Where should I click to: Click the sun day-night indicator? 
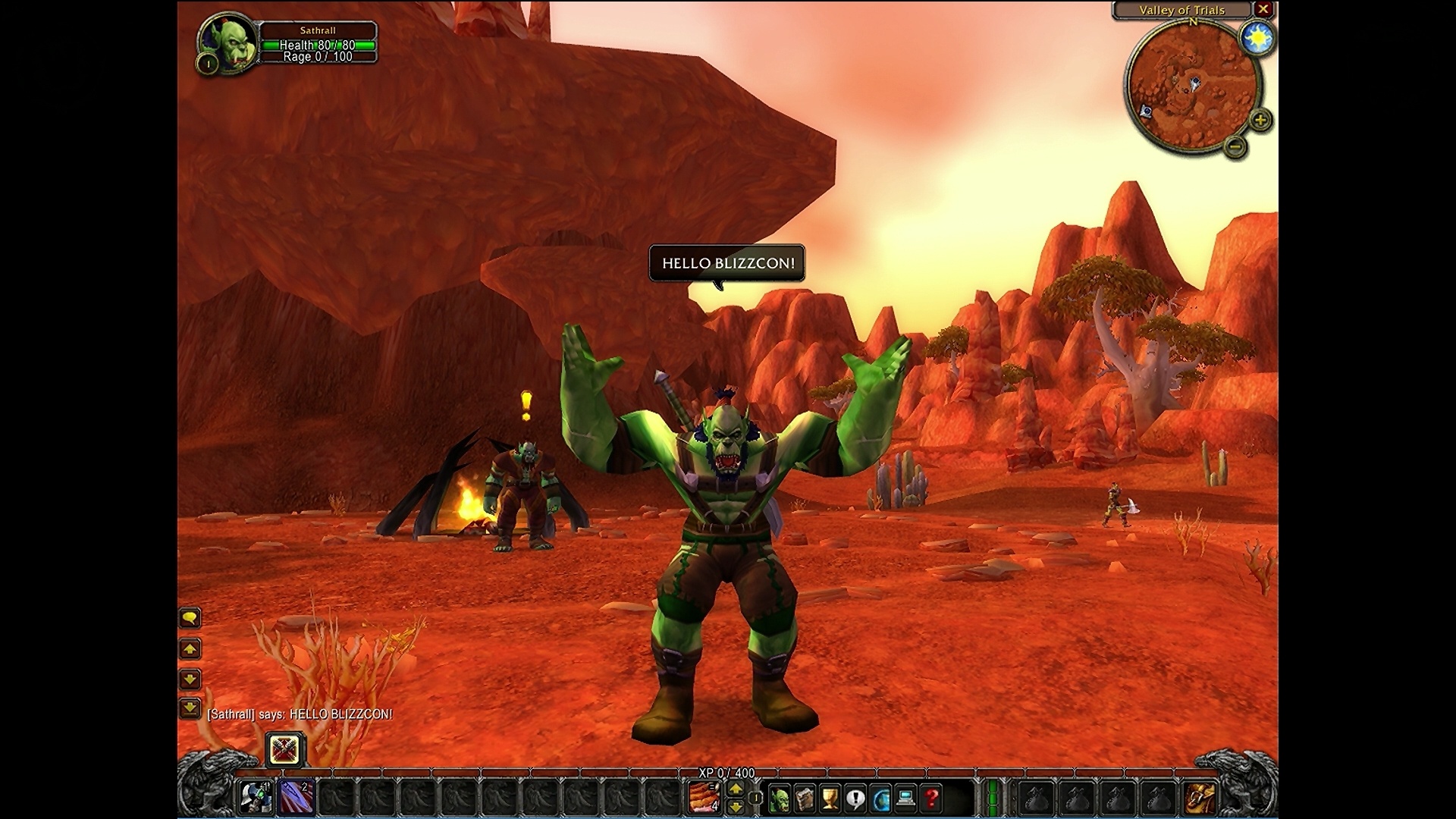[1257, 38]
